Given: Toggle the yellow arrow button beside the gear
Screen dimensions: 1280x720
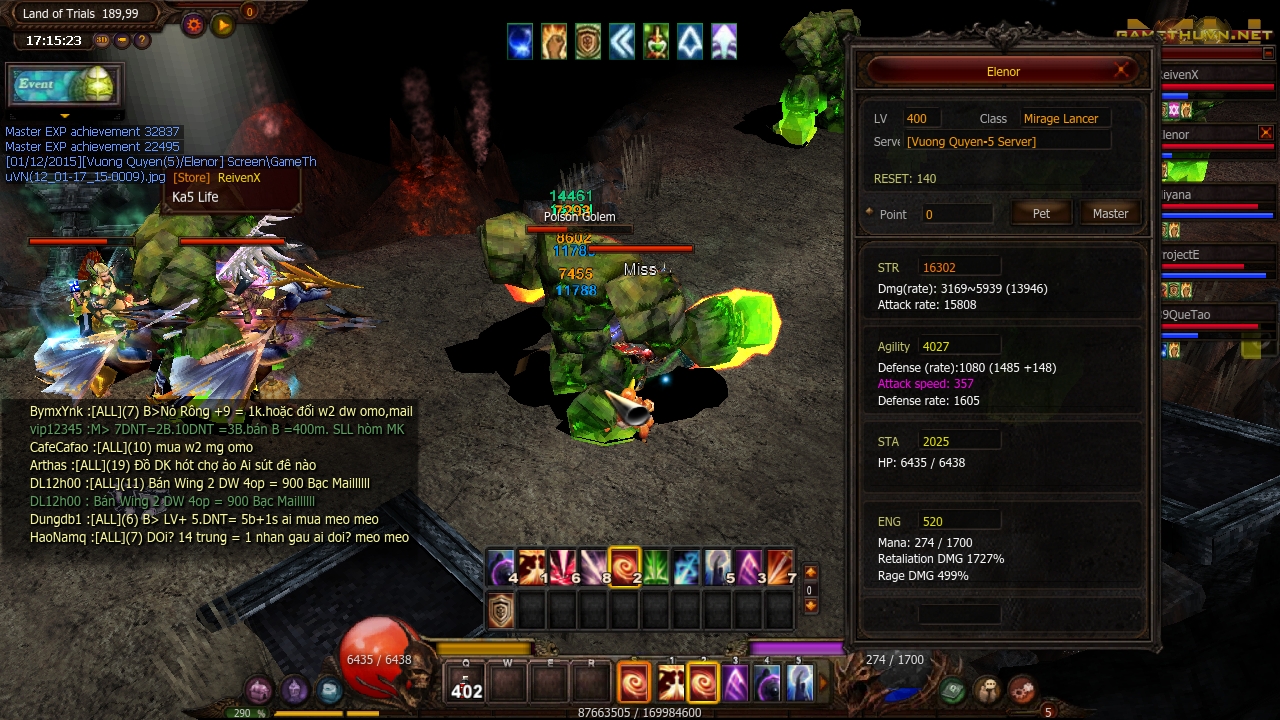Looking at the screenshot, I should click(x=222, y=25).
